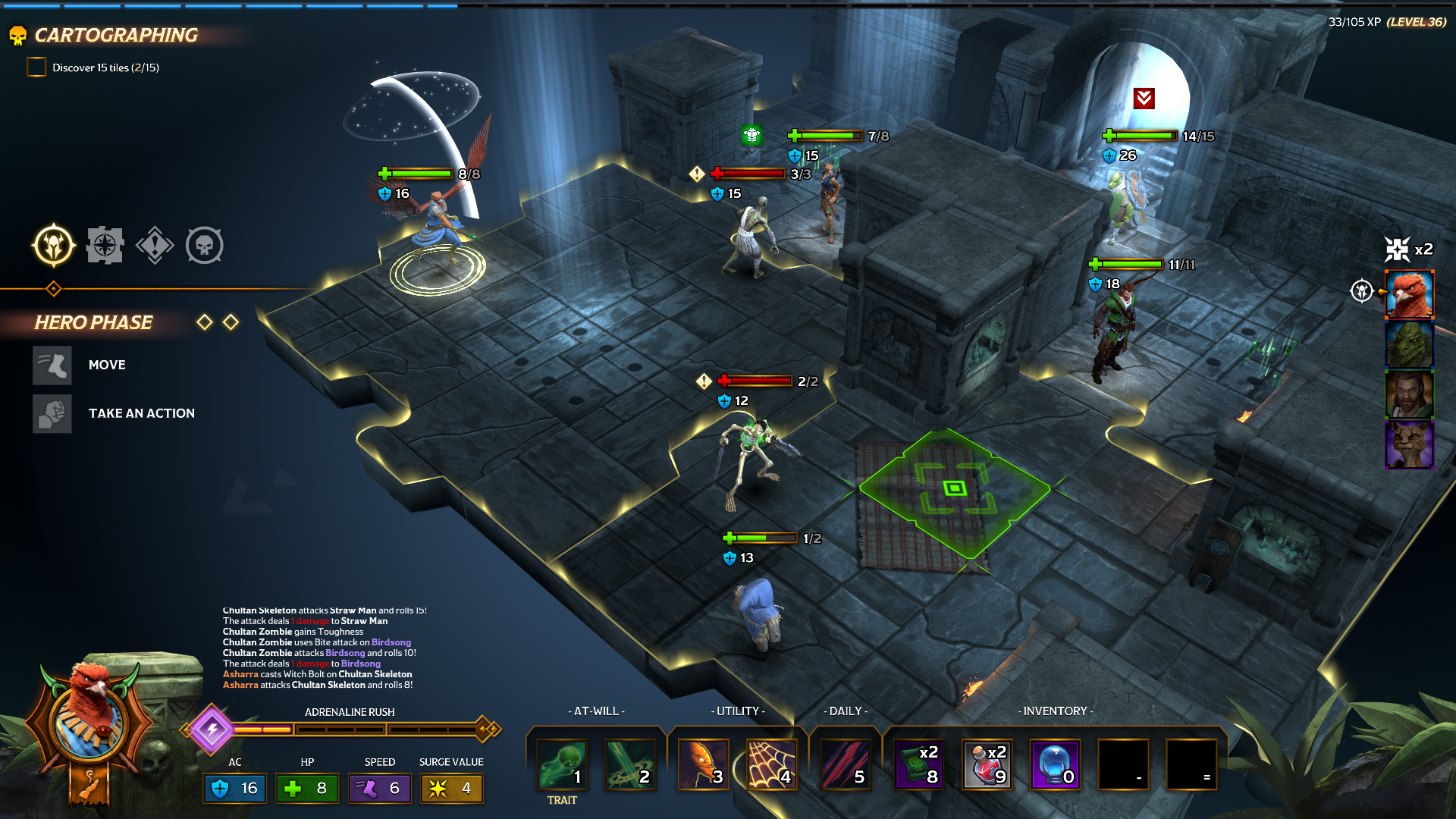
Task: Click the exploration phase compass tile icon
Action: [105, 245]
